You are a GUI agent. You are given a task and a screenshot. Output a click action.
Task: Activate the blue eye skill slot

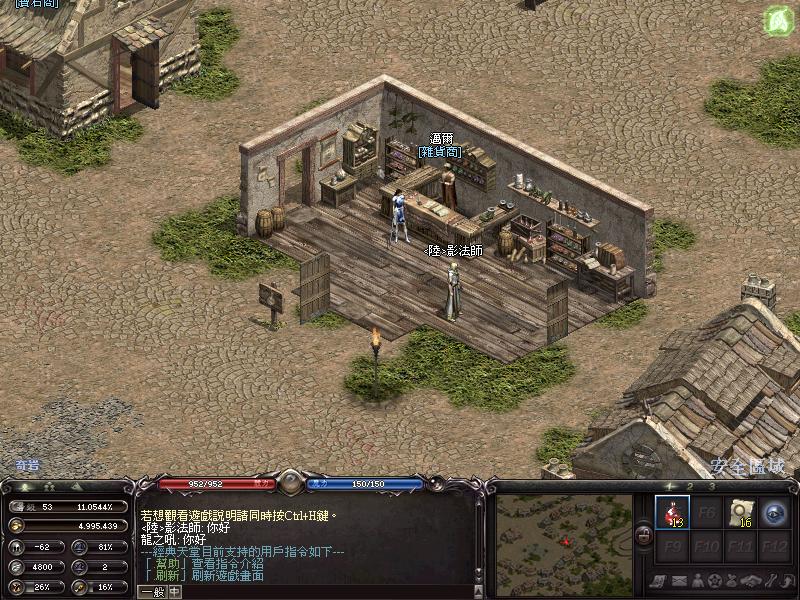pos(774,513)
